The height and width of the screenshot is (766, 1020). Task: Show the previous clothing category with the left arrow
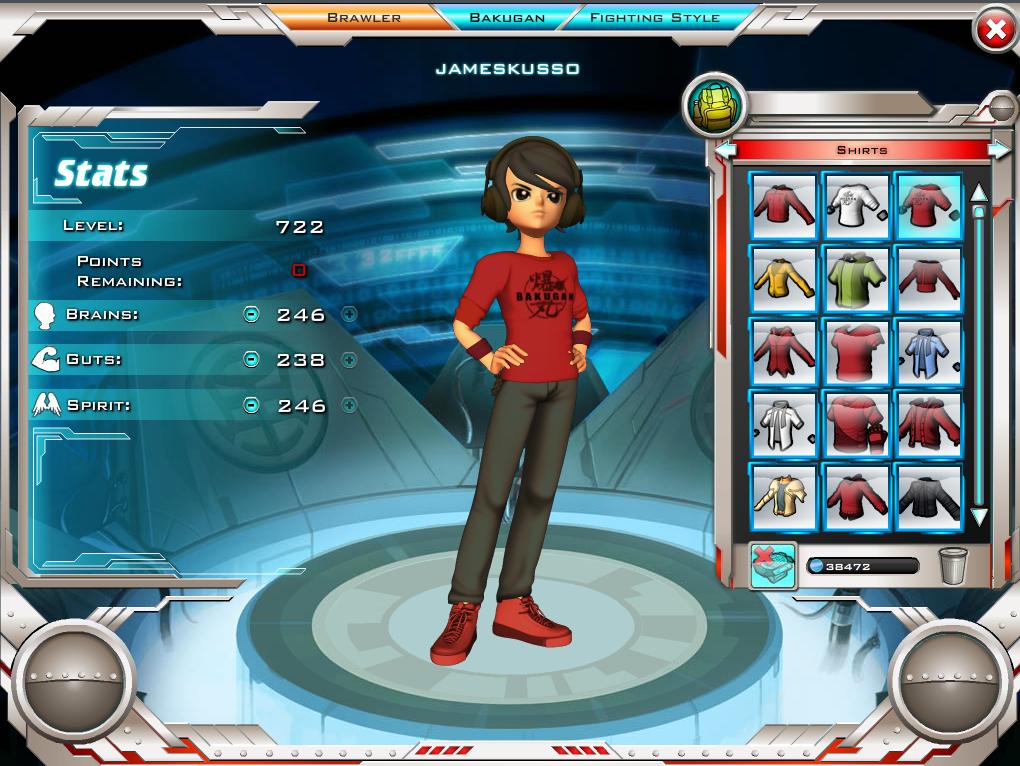pyautogui.click(x=726, y=150)
